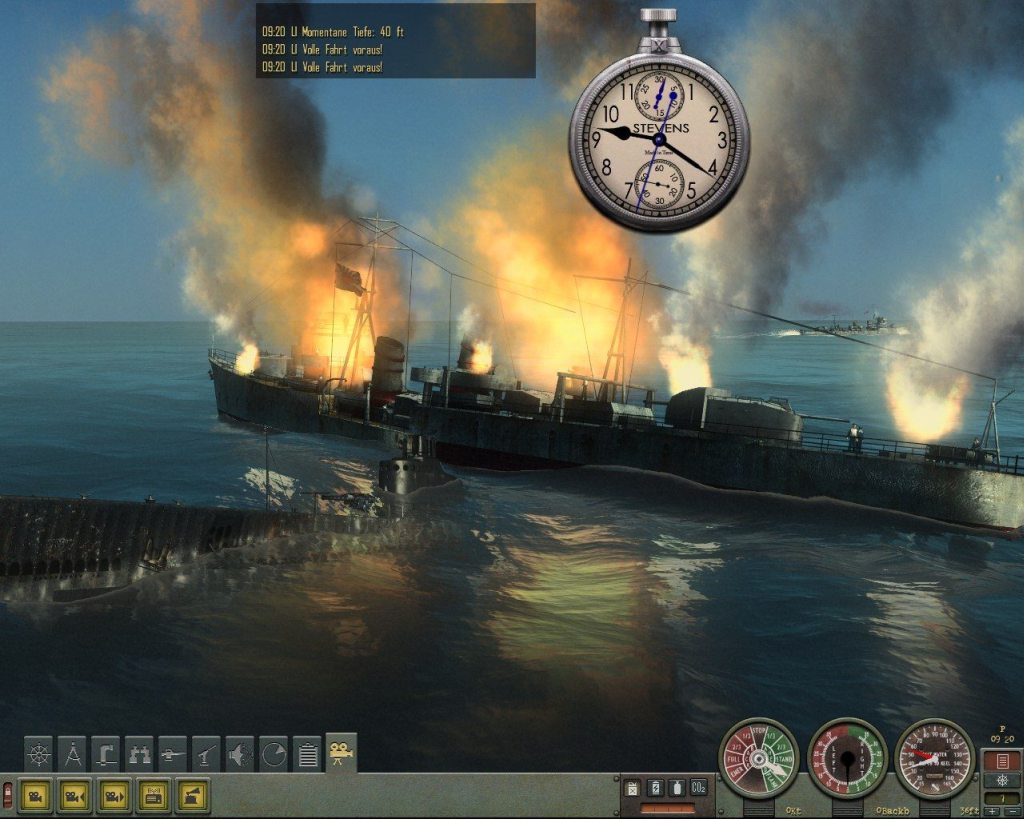The image size is (1024, 819).
Task: Open the sonar and radio speaker tab
Action: point(240,753)
